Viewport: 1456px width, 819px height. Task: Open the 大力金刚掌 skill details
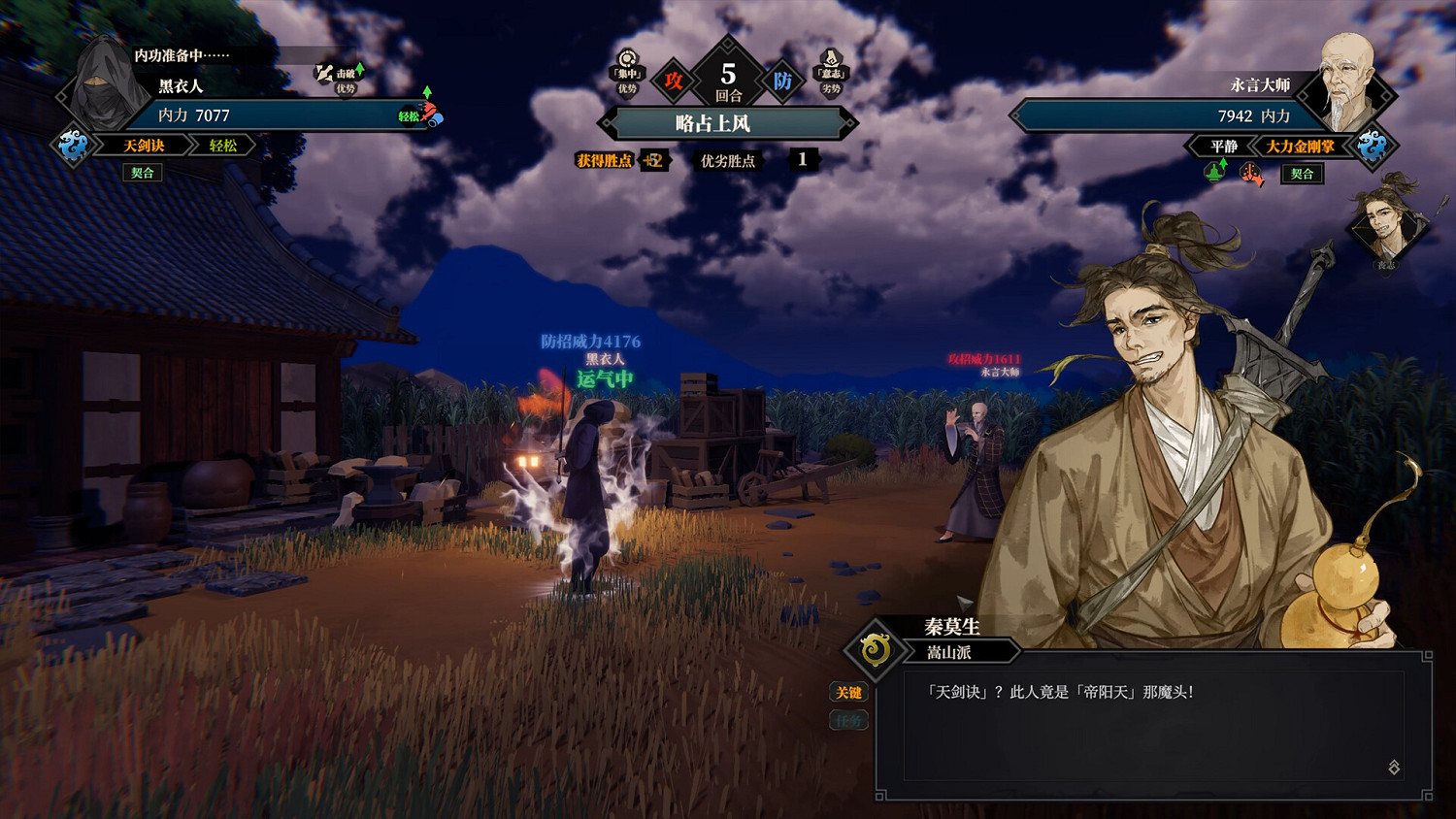pos(1299,147)
